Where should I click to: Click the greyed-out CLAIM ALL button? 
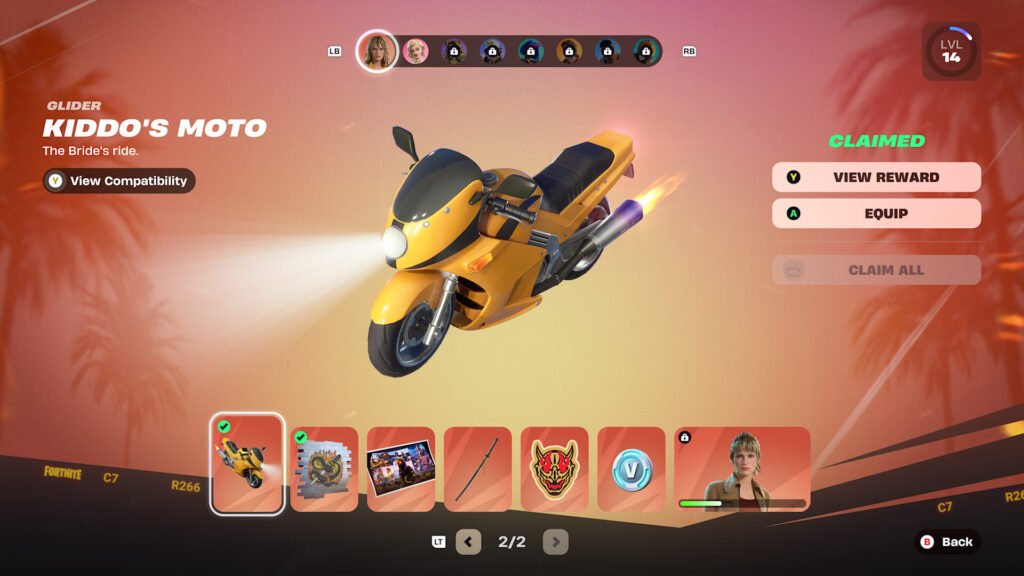coord(876,270)
